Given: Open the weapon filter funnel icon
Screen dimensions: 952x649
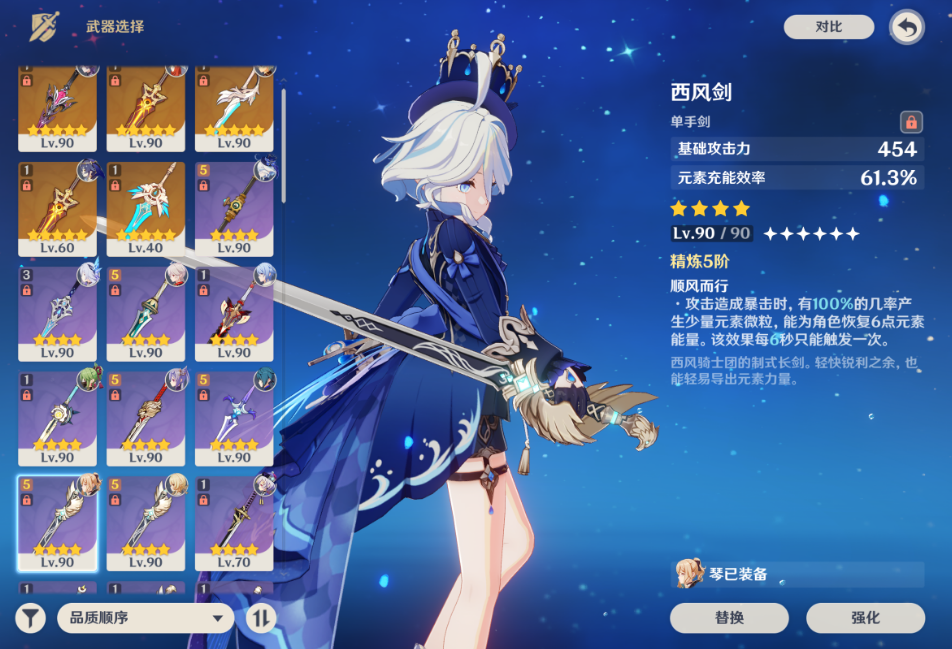Looking at the screenshot, I should [x=31, y=617].
